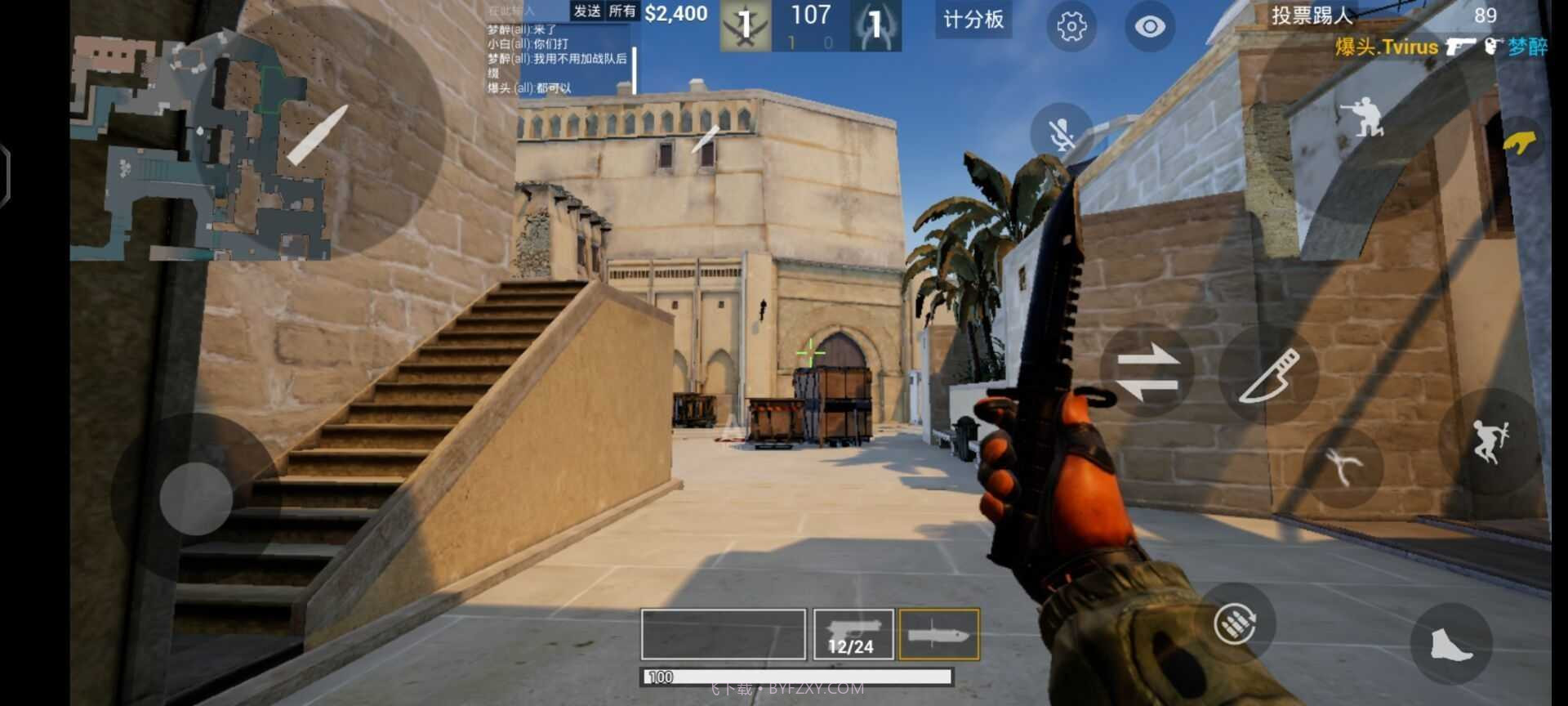
Task: Click teammate name 爆头.Tvirus
Action: coord(1388,47)
